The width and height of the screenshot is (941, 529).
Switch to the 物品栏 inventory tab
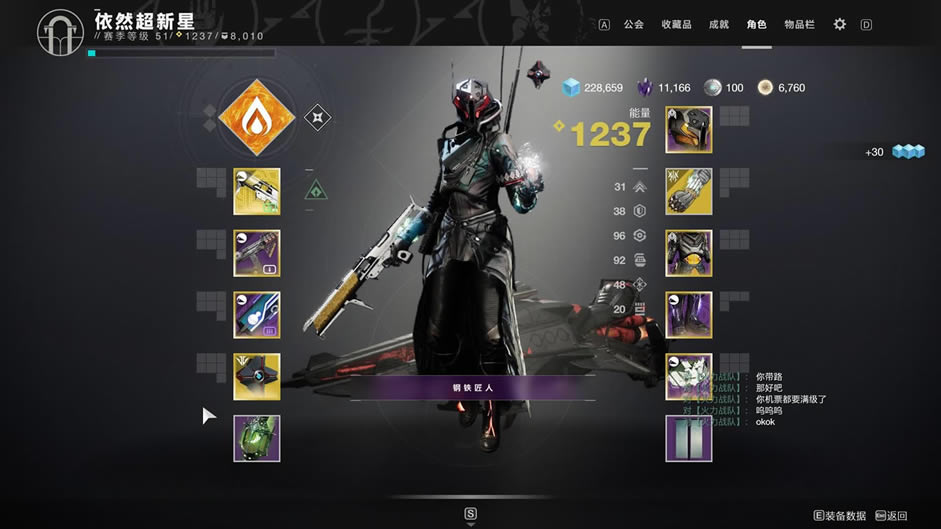(x=798, y=24)
